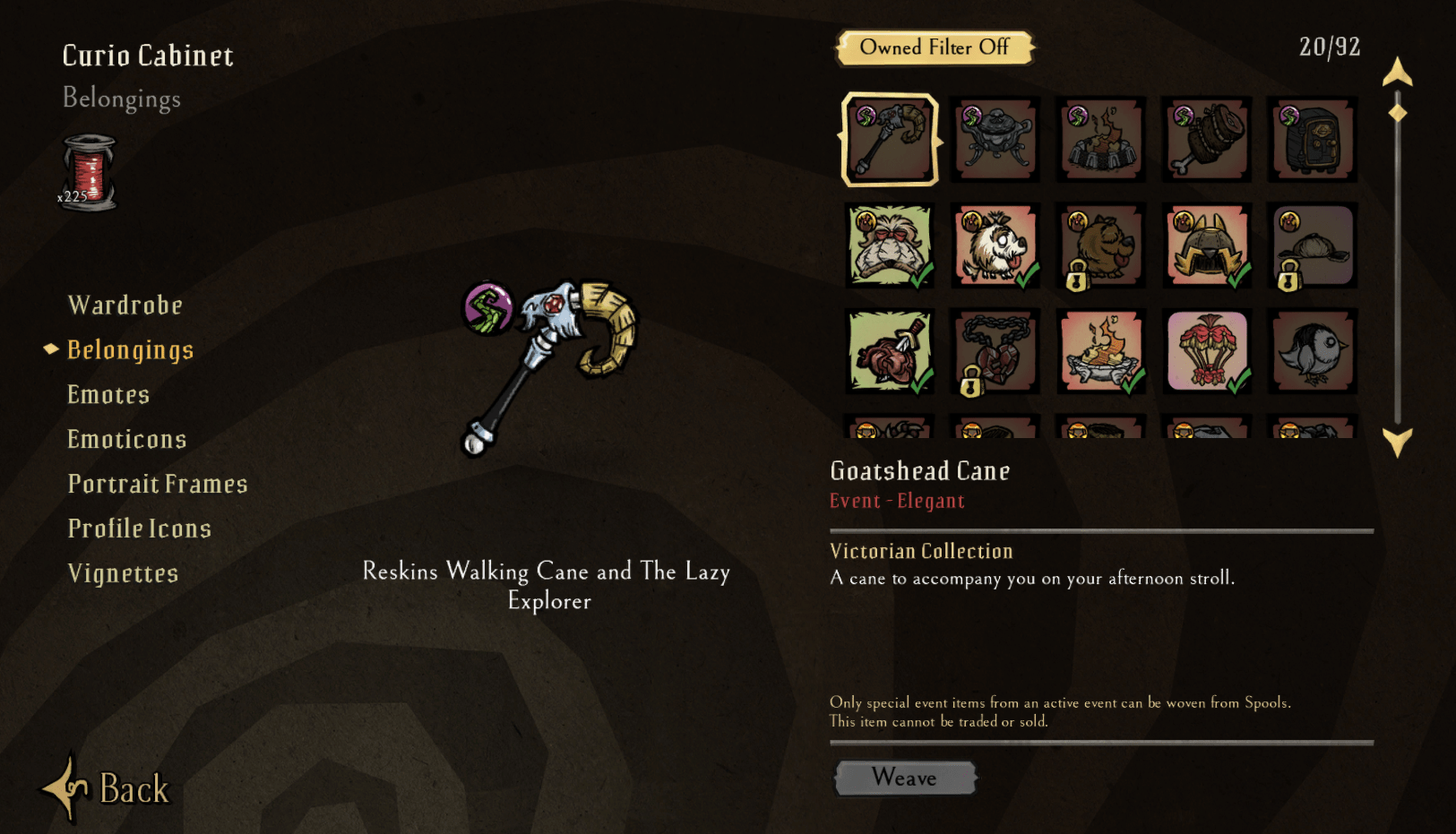Select the little bird pet icon
The image size is (1456, 834).
[x=1312, y=351]
